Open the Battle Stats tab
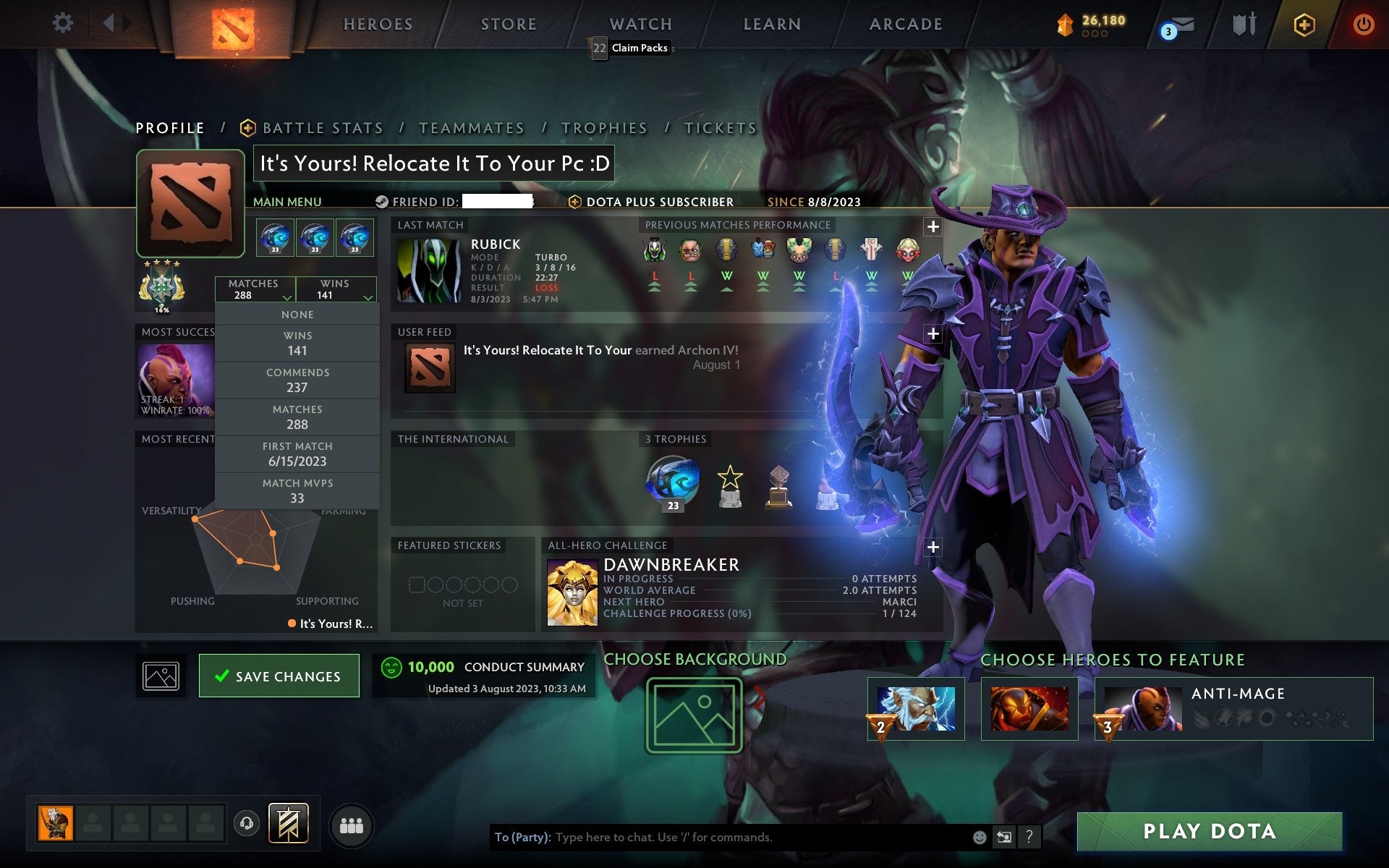This screenshot has width=1389, height=868. coord(323,127)
